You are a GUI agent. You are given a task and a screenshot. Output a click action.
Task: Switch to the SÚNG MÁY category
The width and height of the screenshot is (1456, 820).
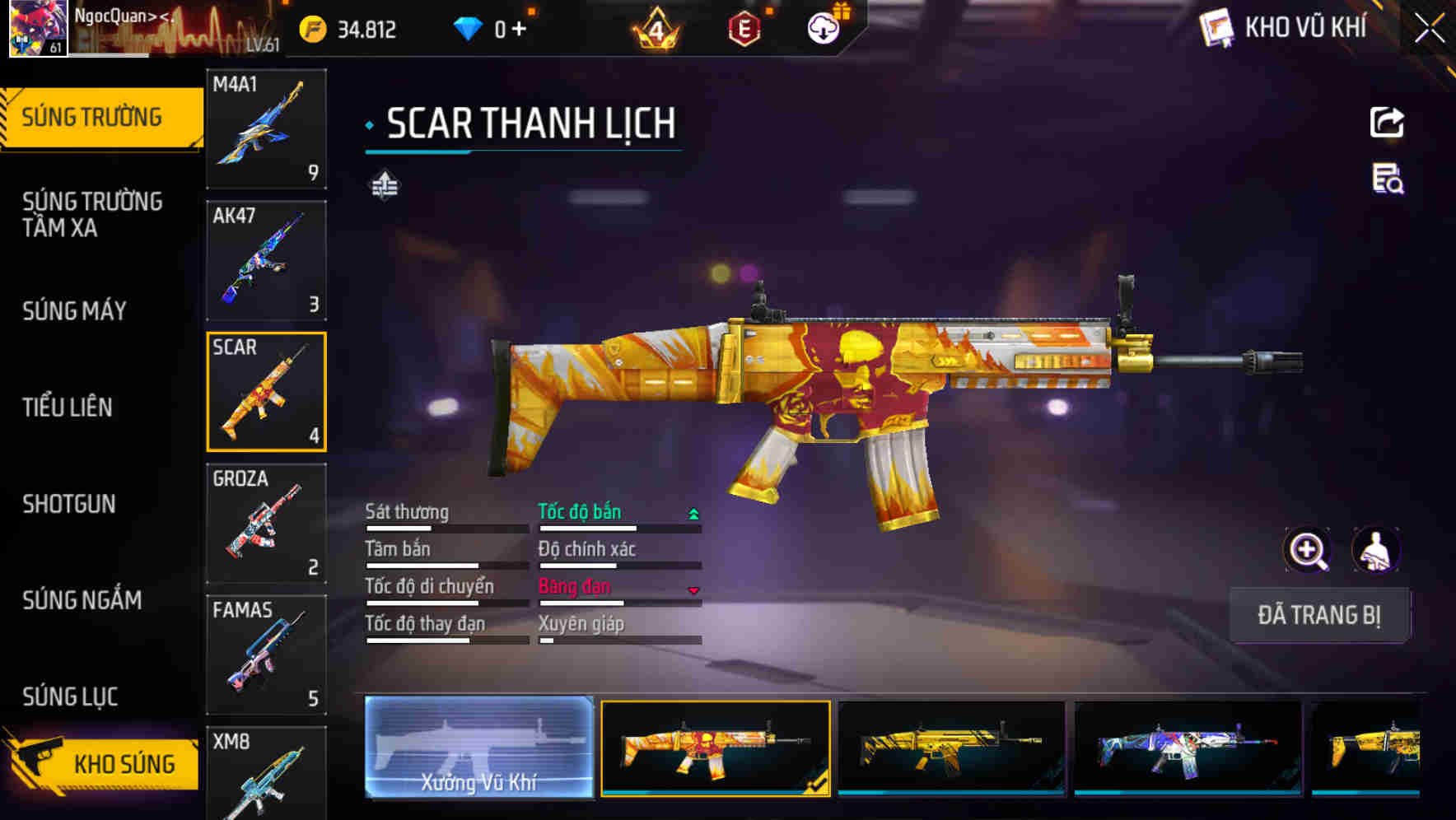pos(74,310)
